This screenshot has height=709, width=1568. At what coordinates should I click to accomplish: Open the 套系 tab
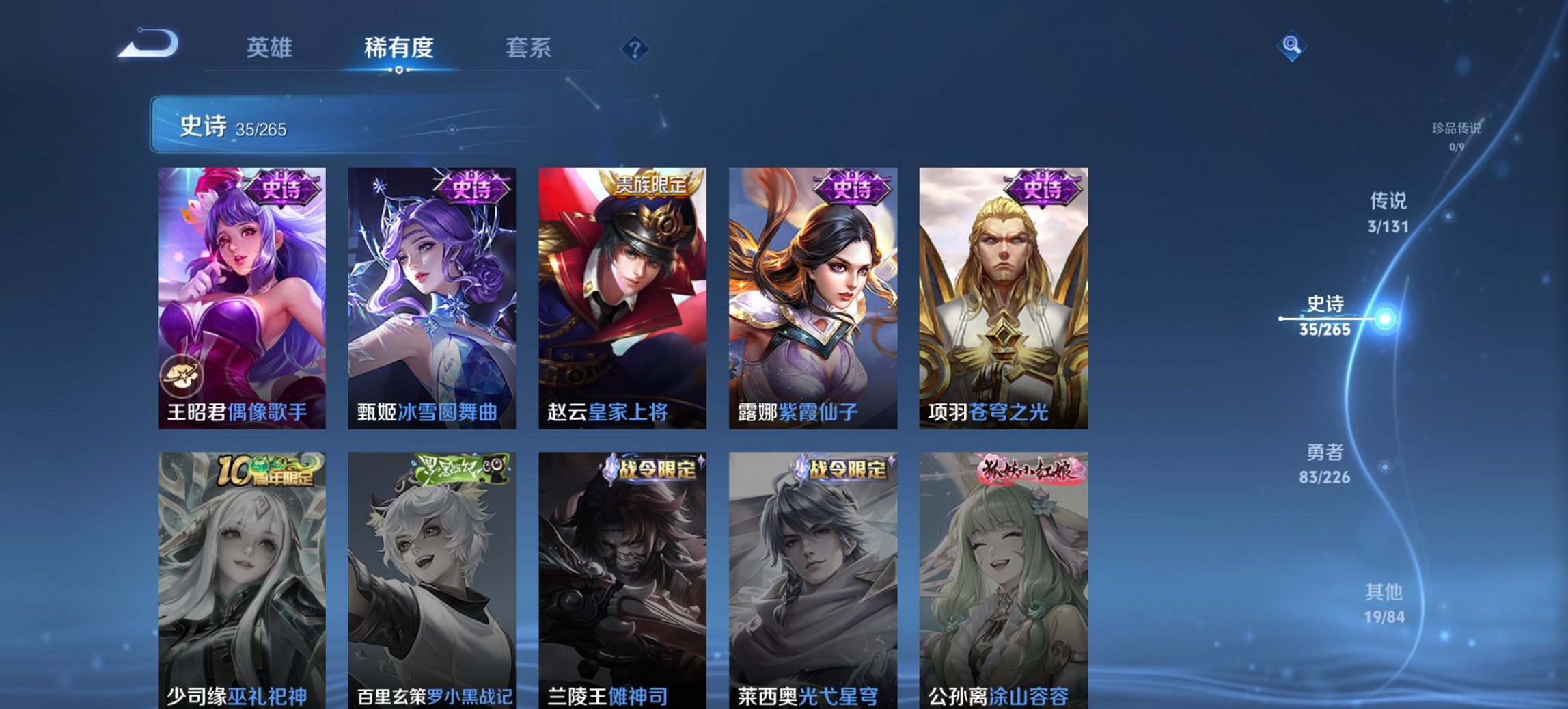coord(529,48)
